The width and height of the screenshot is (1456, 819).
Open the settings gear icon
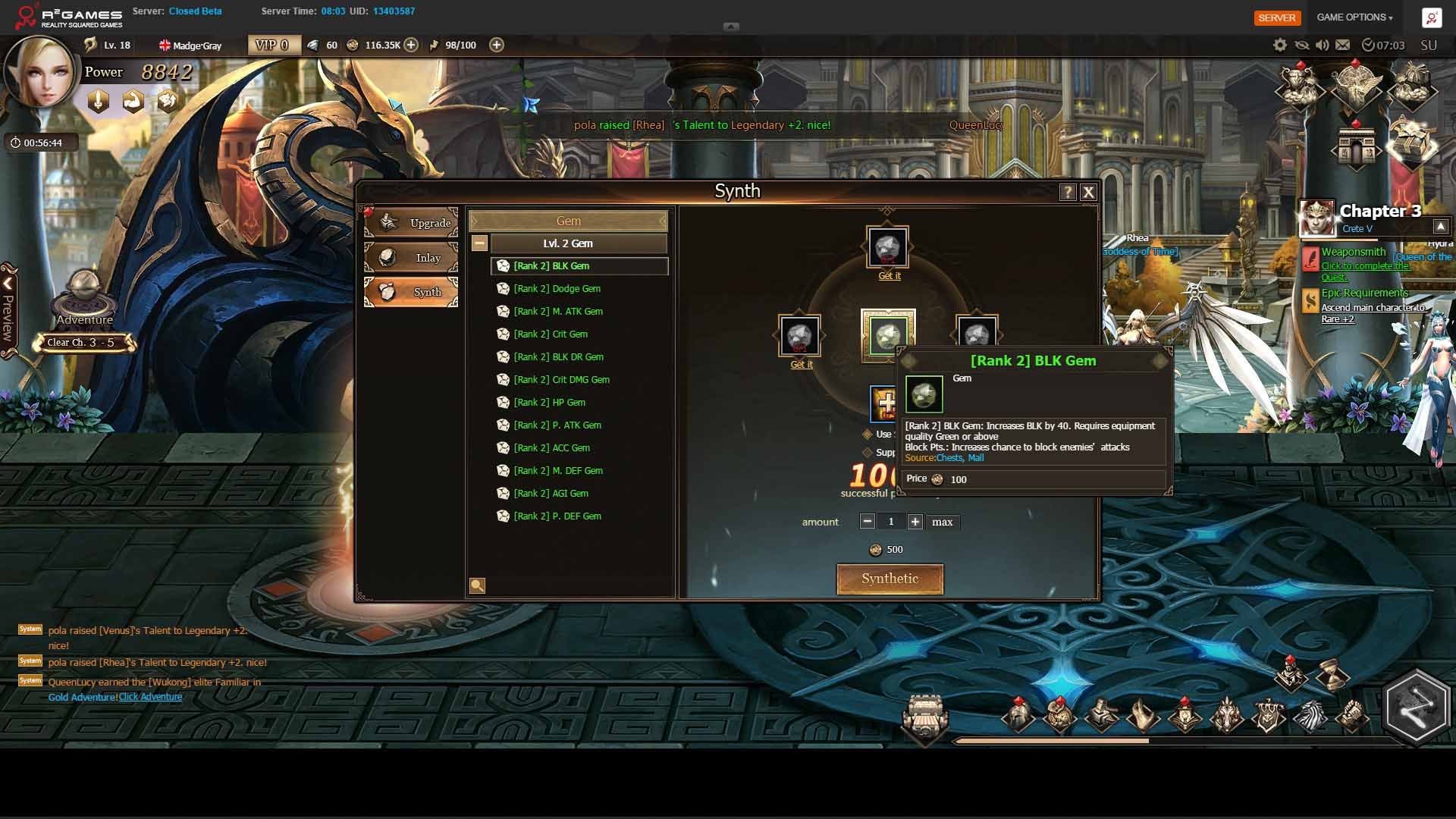(x=1280, y=45)
